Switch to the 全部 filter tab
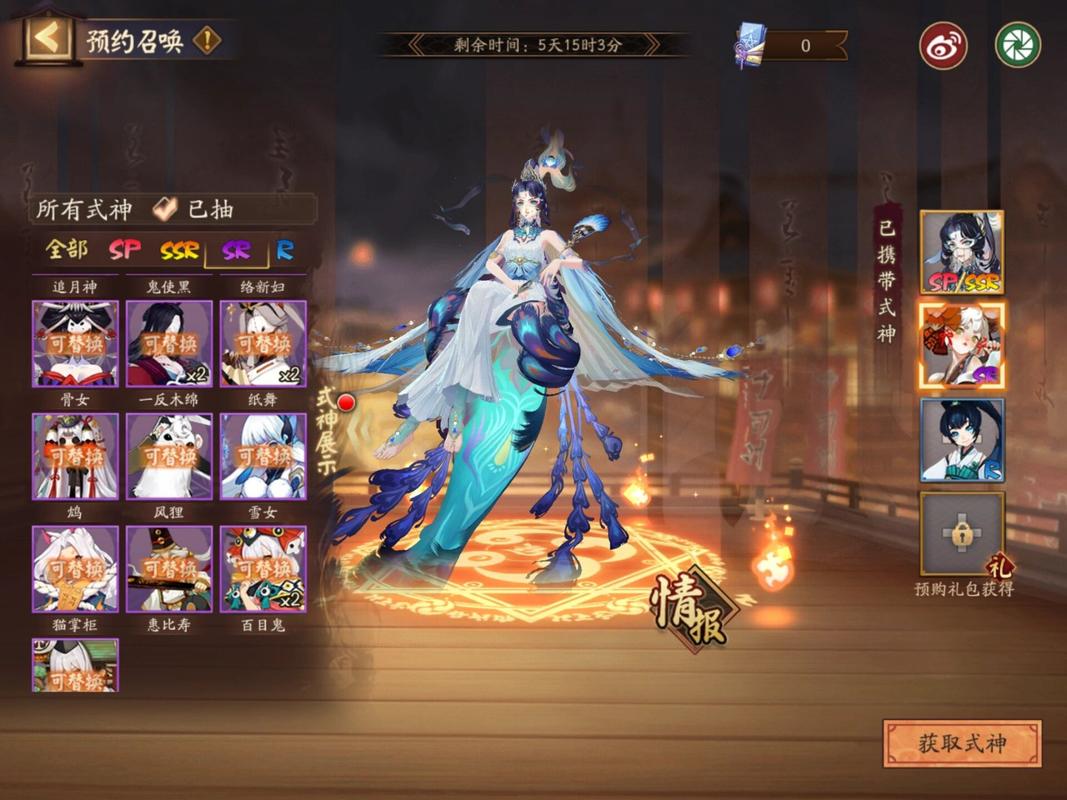This screenshot has height=800, width=1067. 66,250
